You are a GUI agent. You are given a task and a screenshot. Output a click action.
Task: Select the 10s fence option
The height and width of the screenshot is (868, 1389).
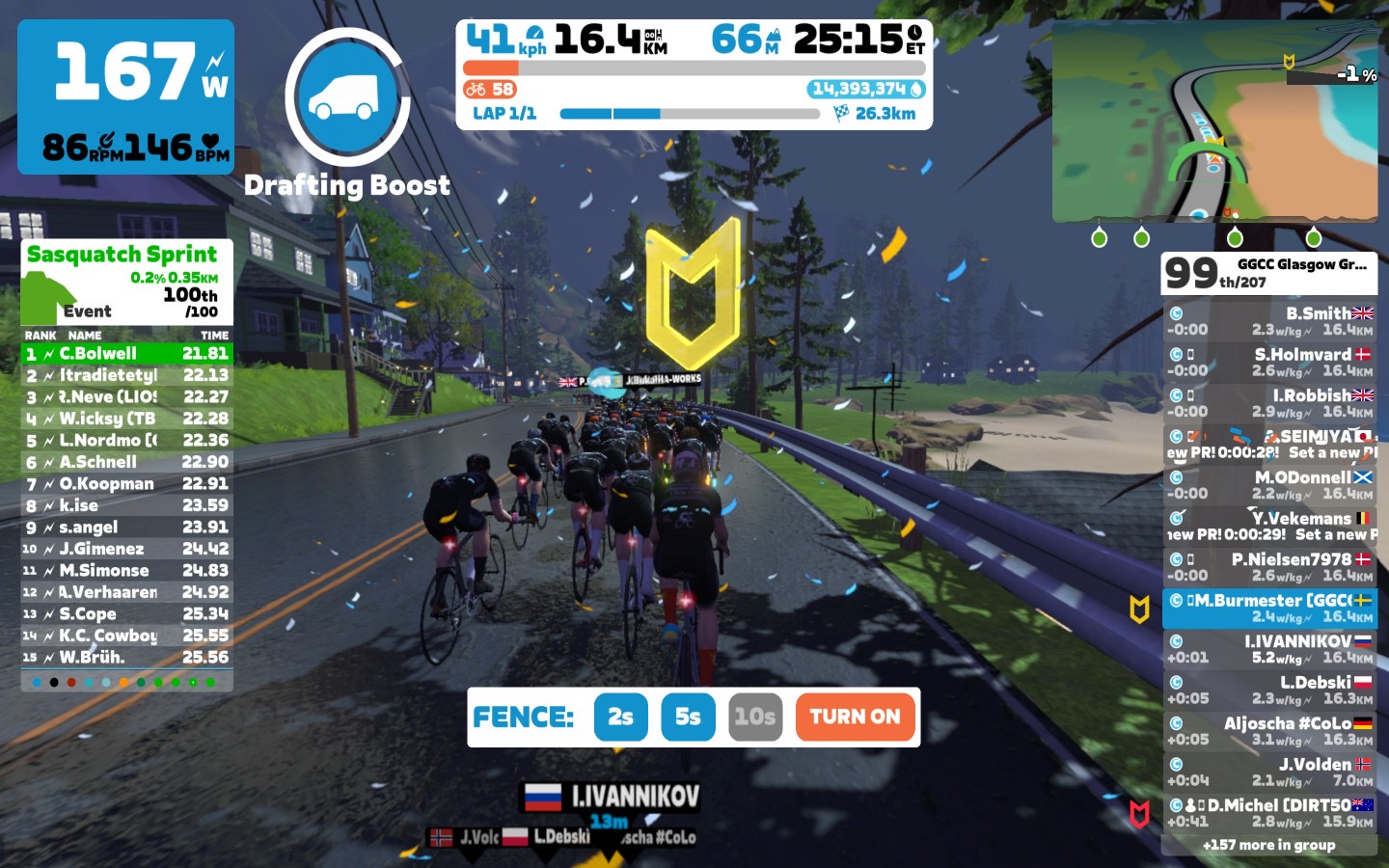click(754, 717)
